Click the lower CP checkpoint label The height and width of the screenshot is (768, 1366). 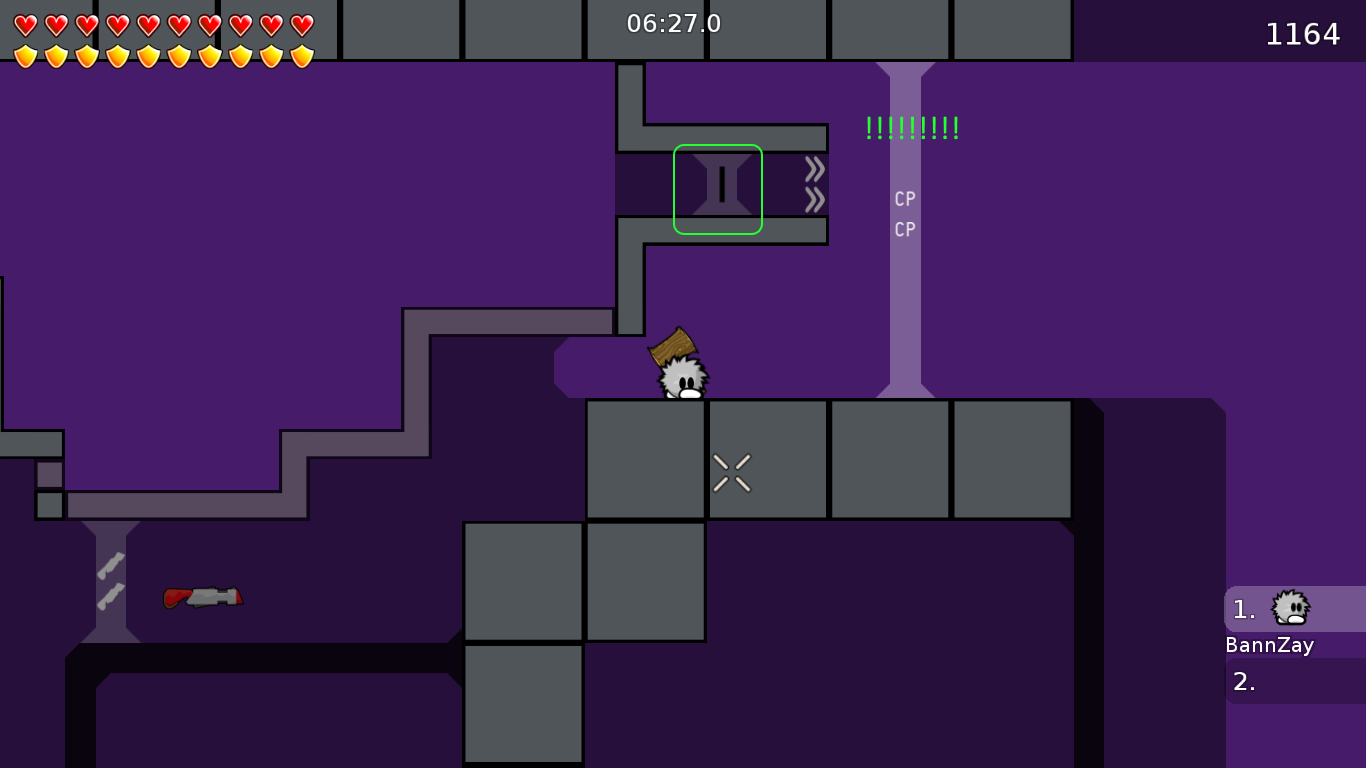(x=904, y=229)
